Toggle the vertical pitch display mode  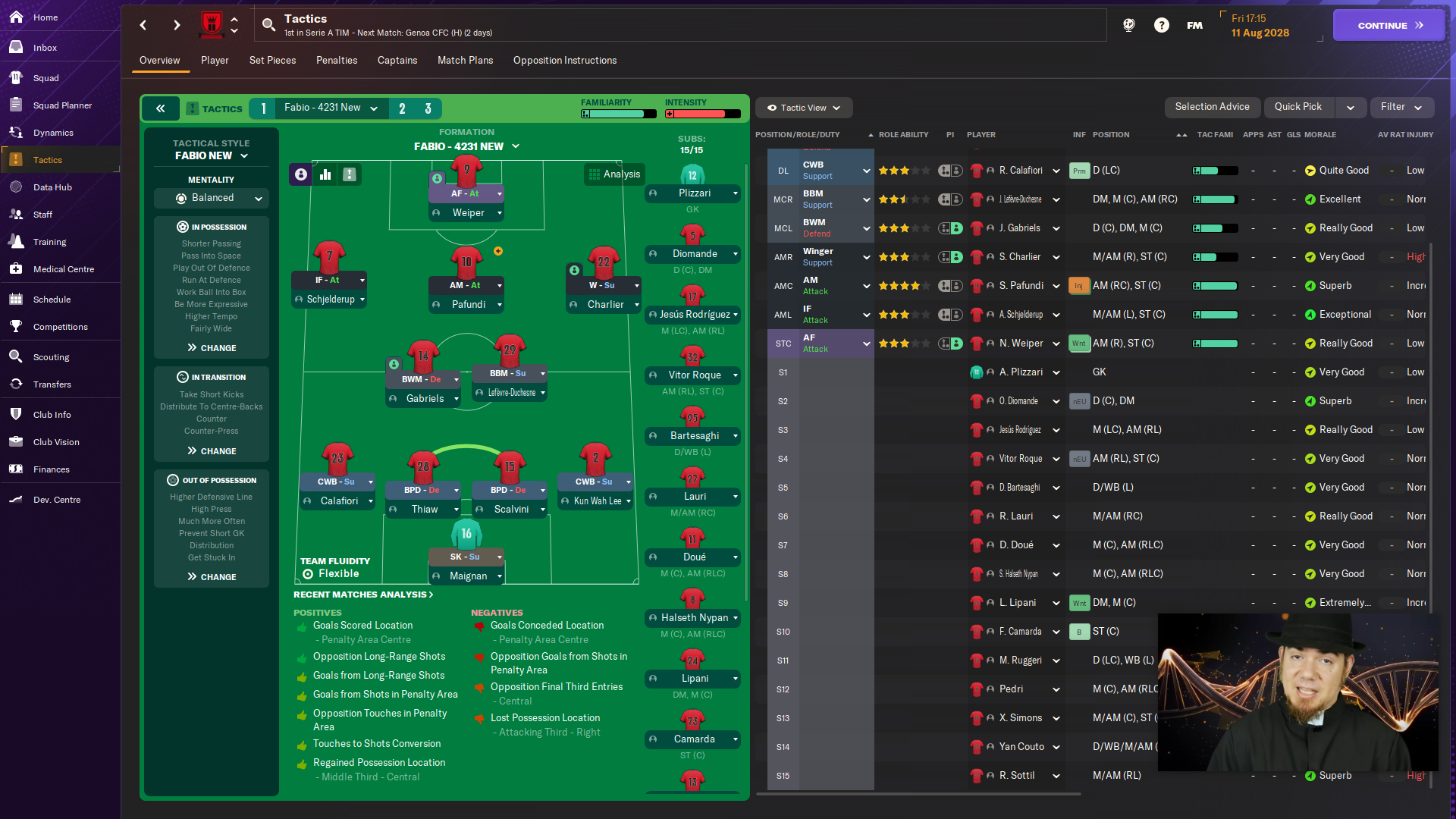[x=349, y=174]
